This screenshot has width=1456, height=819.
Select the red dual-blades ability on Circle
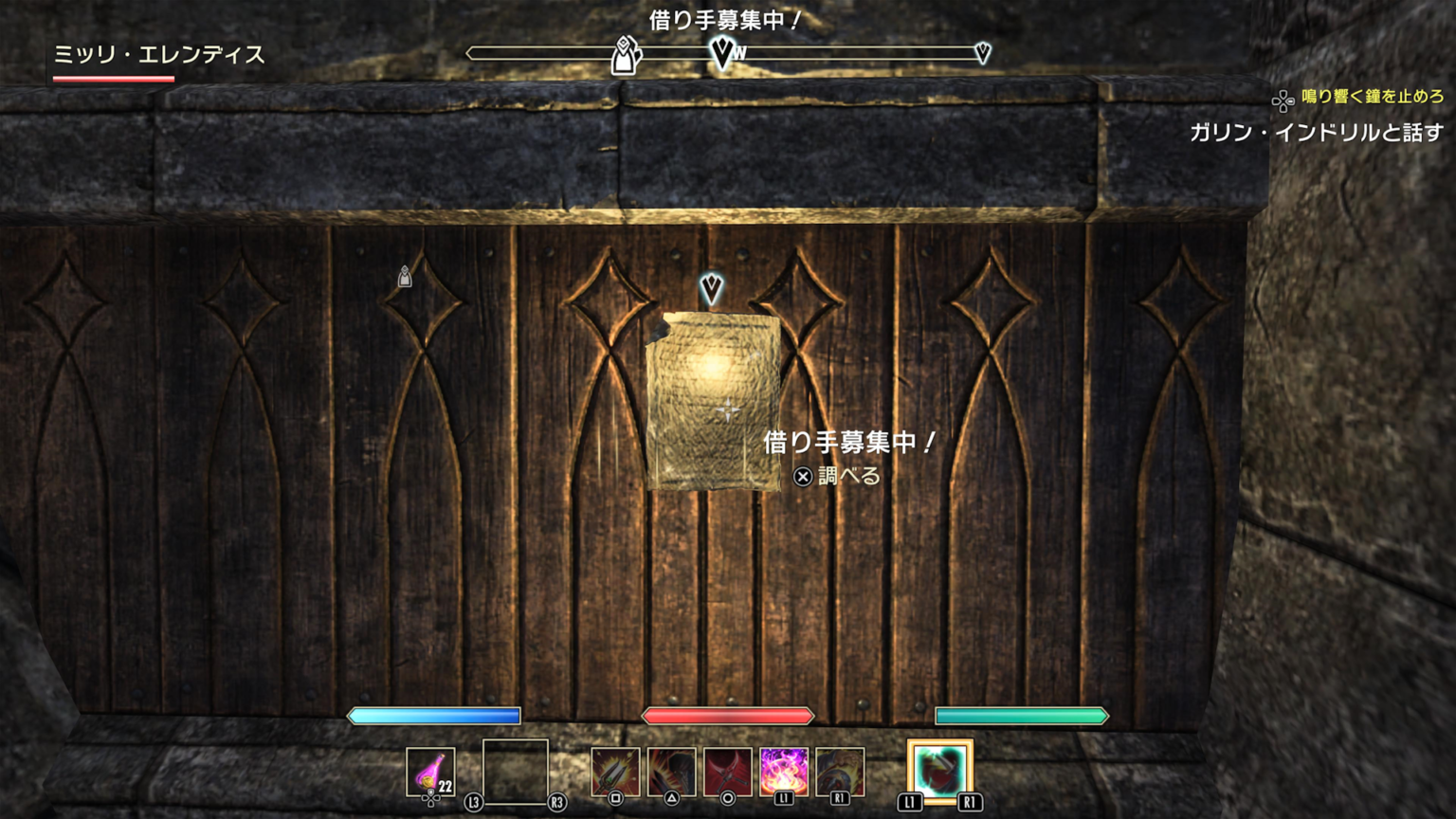(x=727, y=770)
